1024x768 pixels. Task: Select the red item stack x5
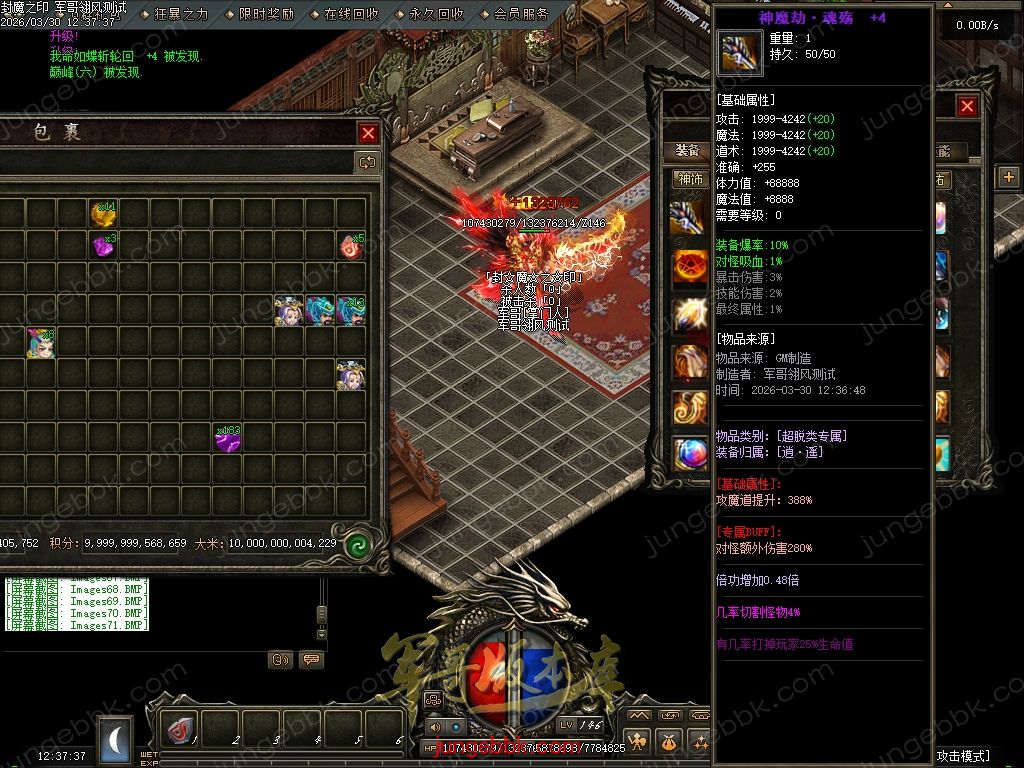(351, 245)
